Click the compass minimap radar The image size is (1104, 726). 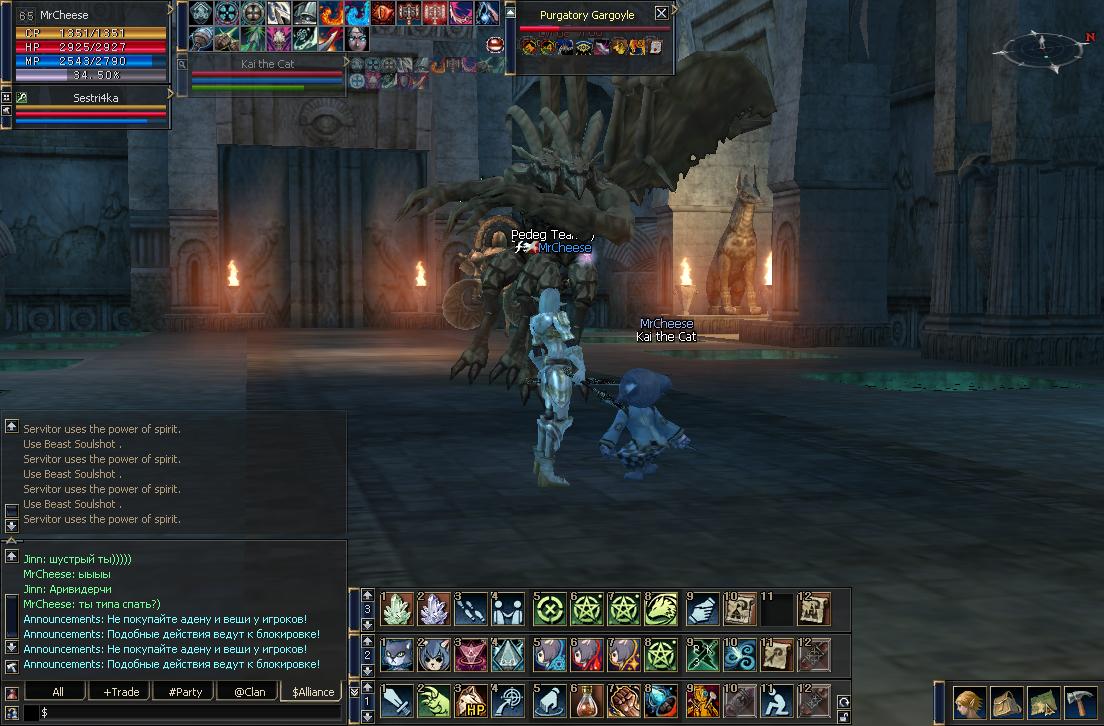pos(1042,49)
